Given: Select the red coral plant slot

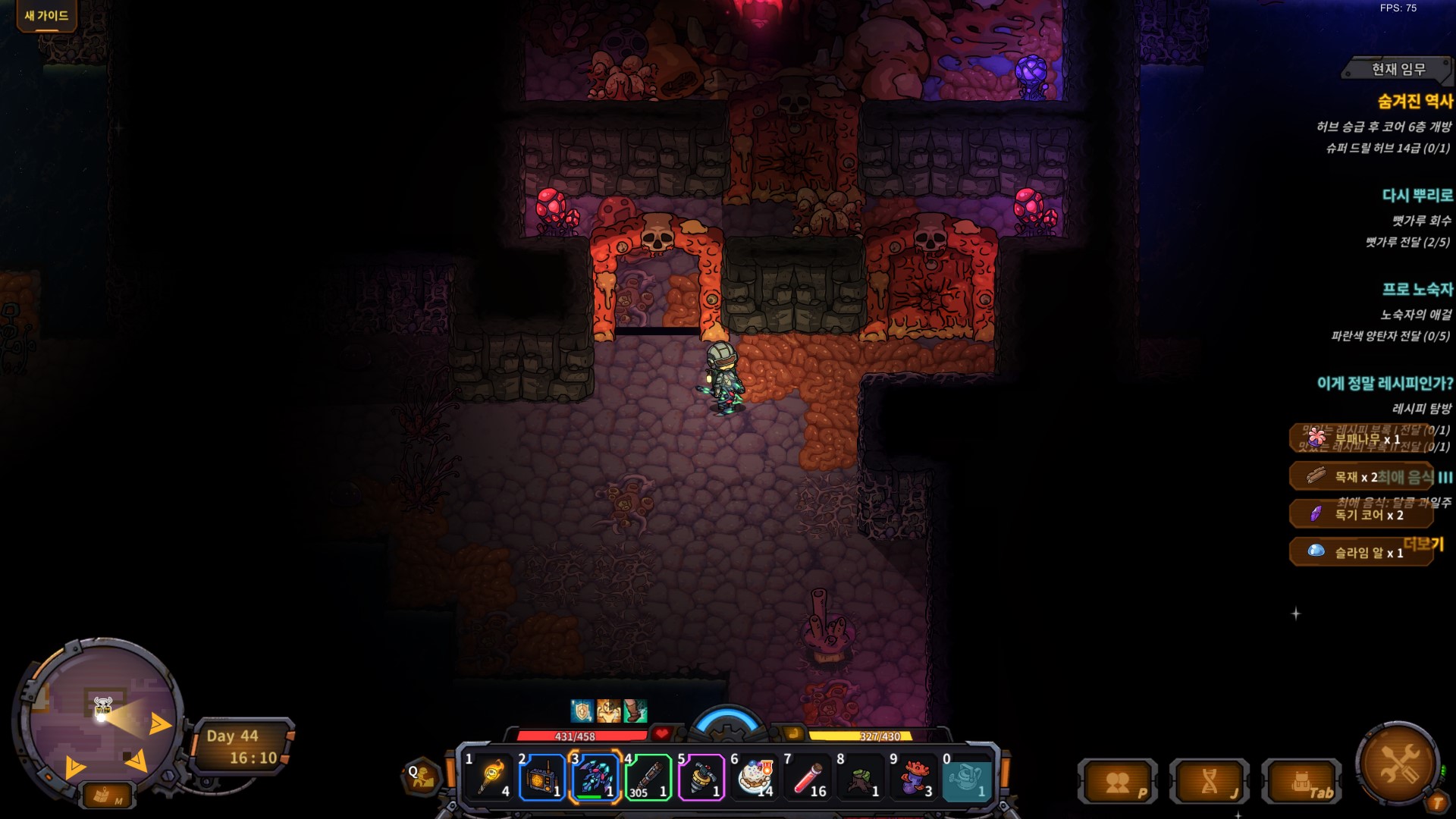Looking at the screenshot, I should (914, 777).
